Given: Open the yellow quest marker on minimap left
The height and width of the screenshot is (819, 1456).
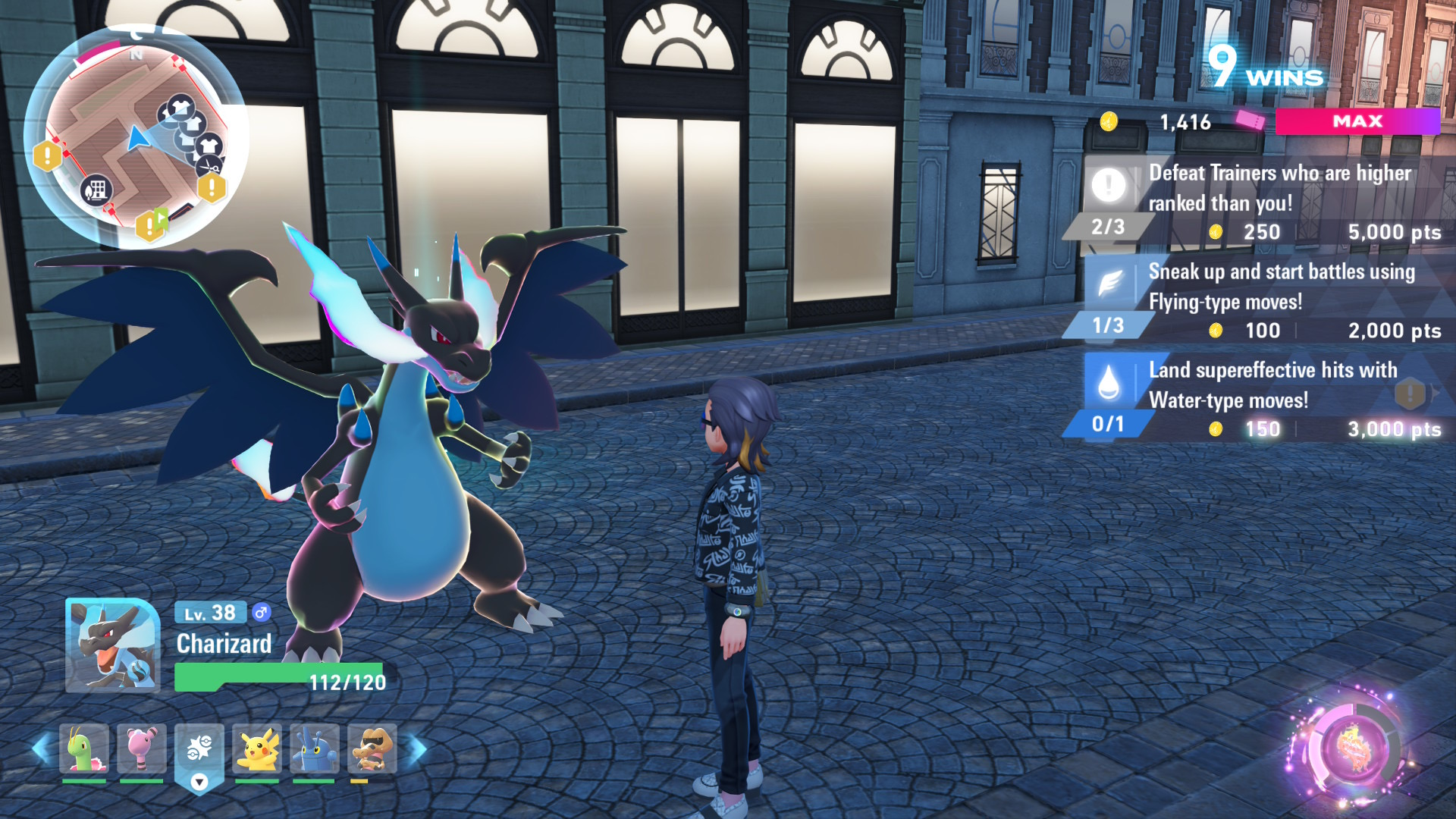Looking at the screenshot, I should point(48,153).
